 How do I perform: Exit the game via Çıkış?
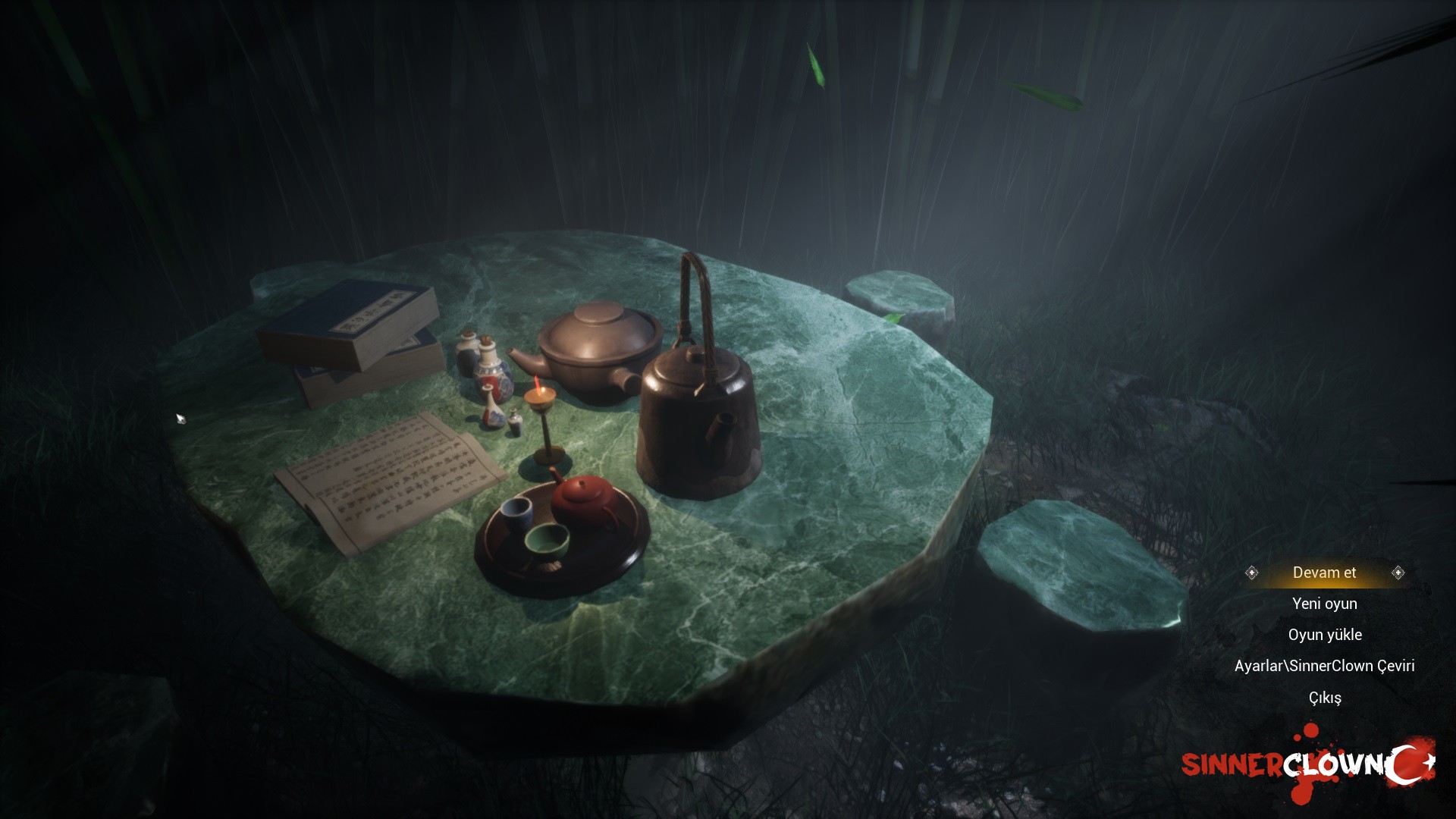tap(1324, 698)
